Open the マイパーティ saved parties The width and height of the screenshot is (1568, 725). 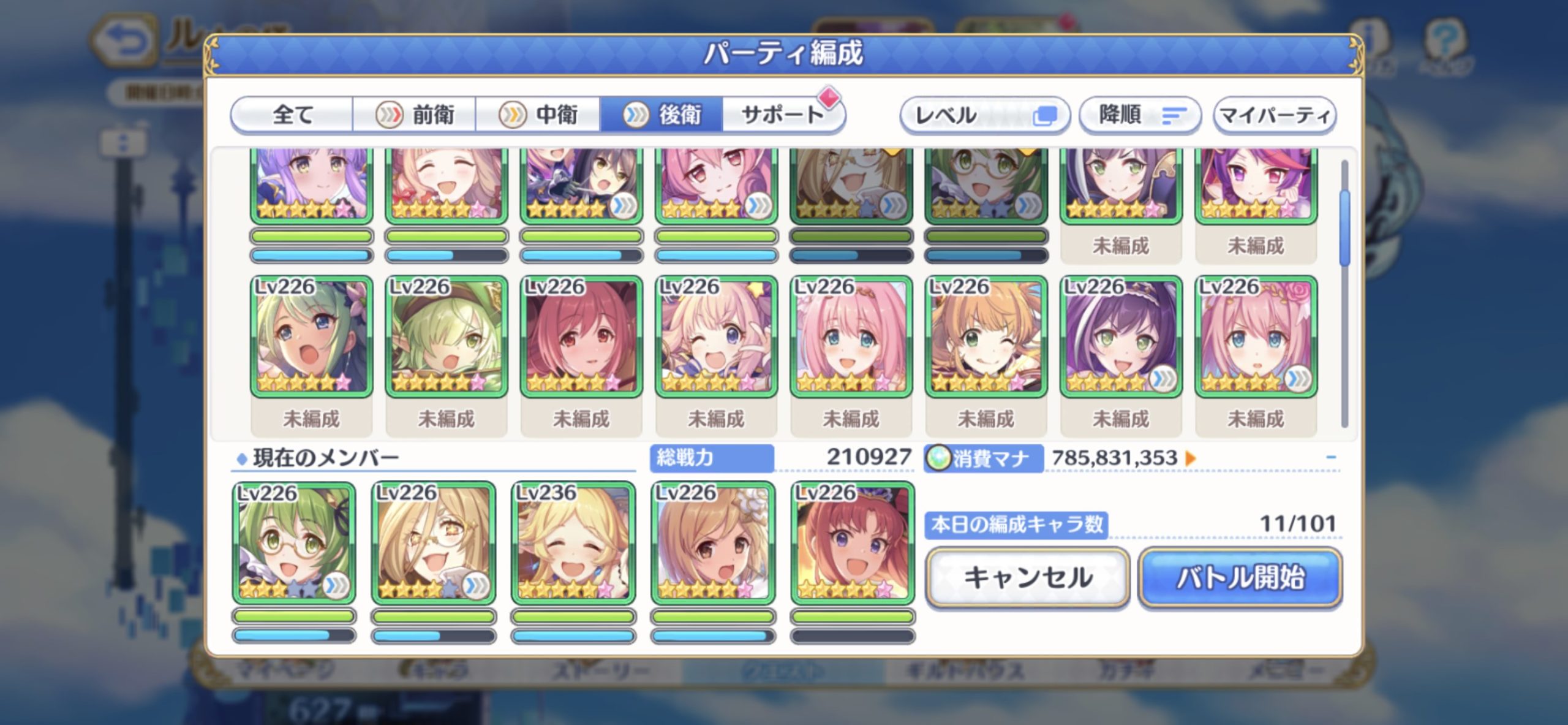[1275, 115]
